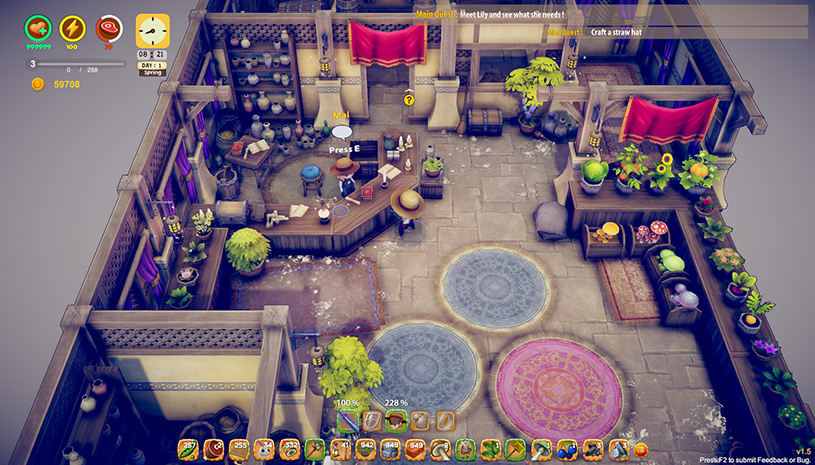The width and height of the screenshot is (815, 465).
Task: Choose the purple tool equipment slot
Action: (x=347, y=420)
